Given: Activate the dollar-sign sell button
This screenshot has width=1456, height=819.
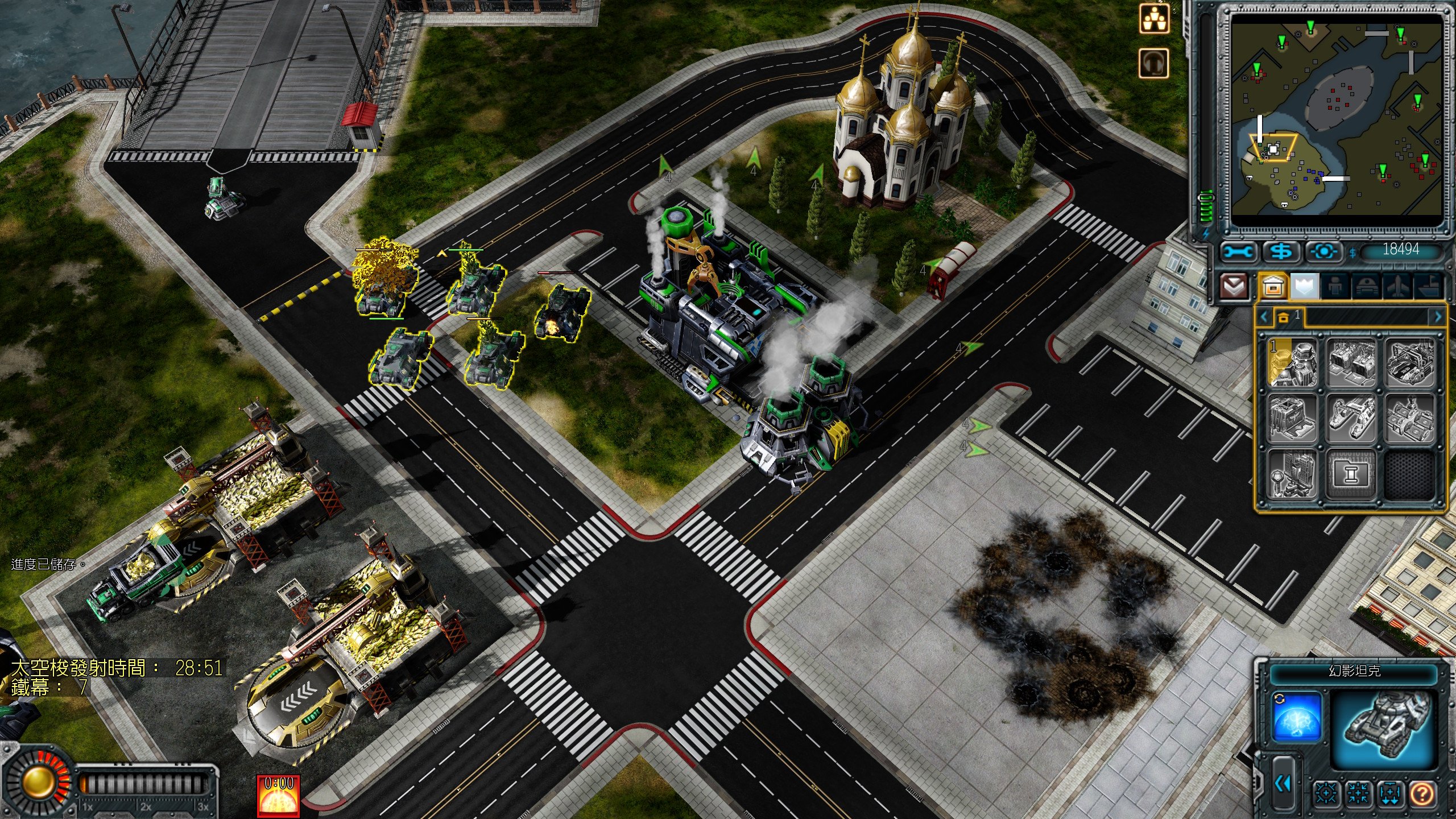Looking at the screenshot, I should point(1281,251).
